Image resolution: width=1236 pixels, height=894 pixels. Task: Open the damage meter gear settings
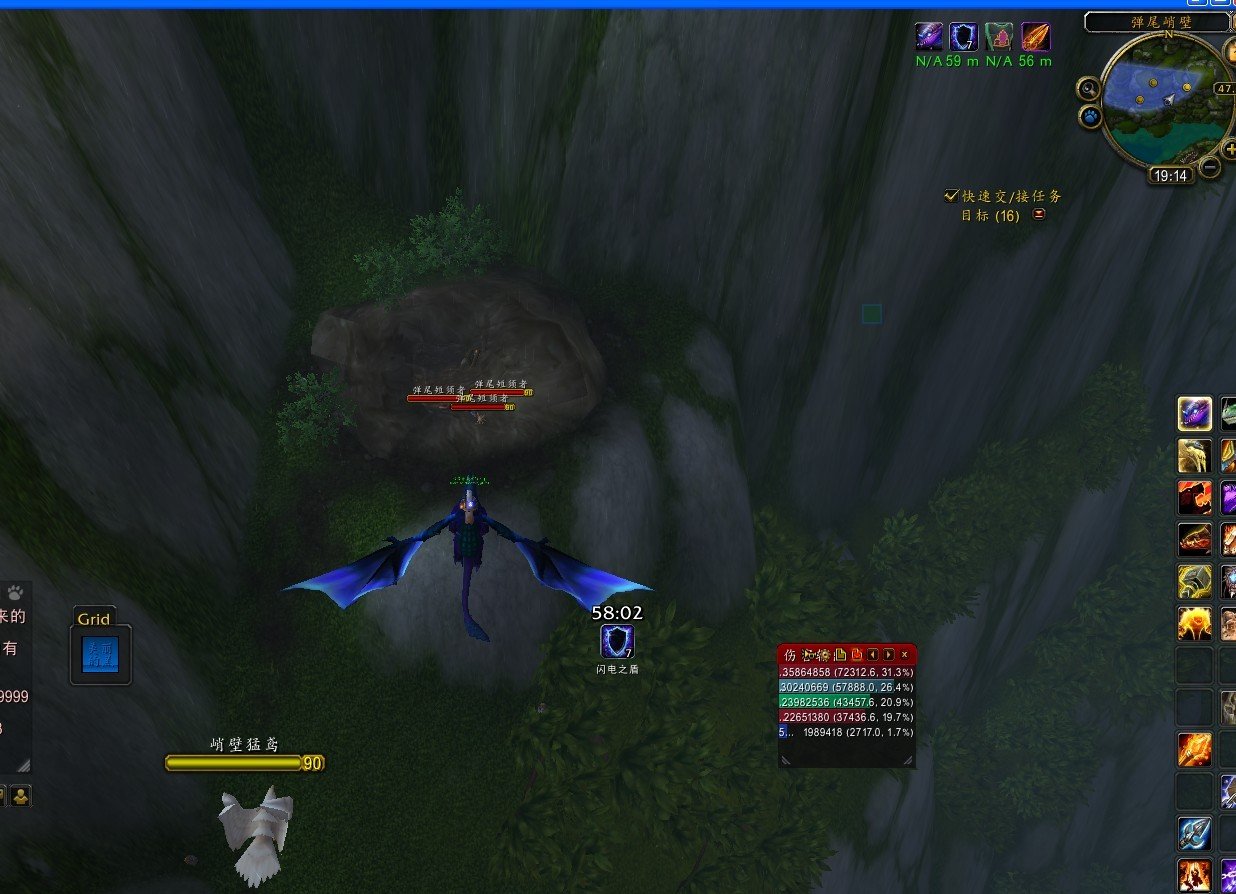824,654
